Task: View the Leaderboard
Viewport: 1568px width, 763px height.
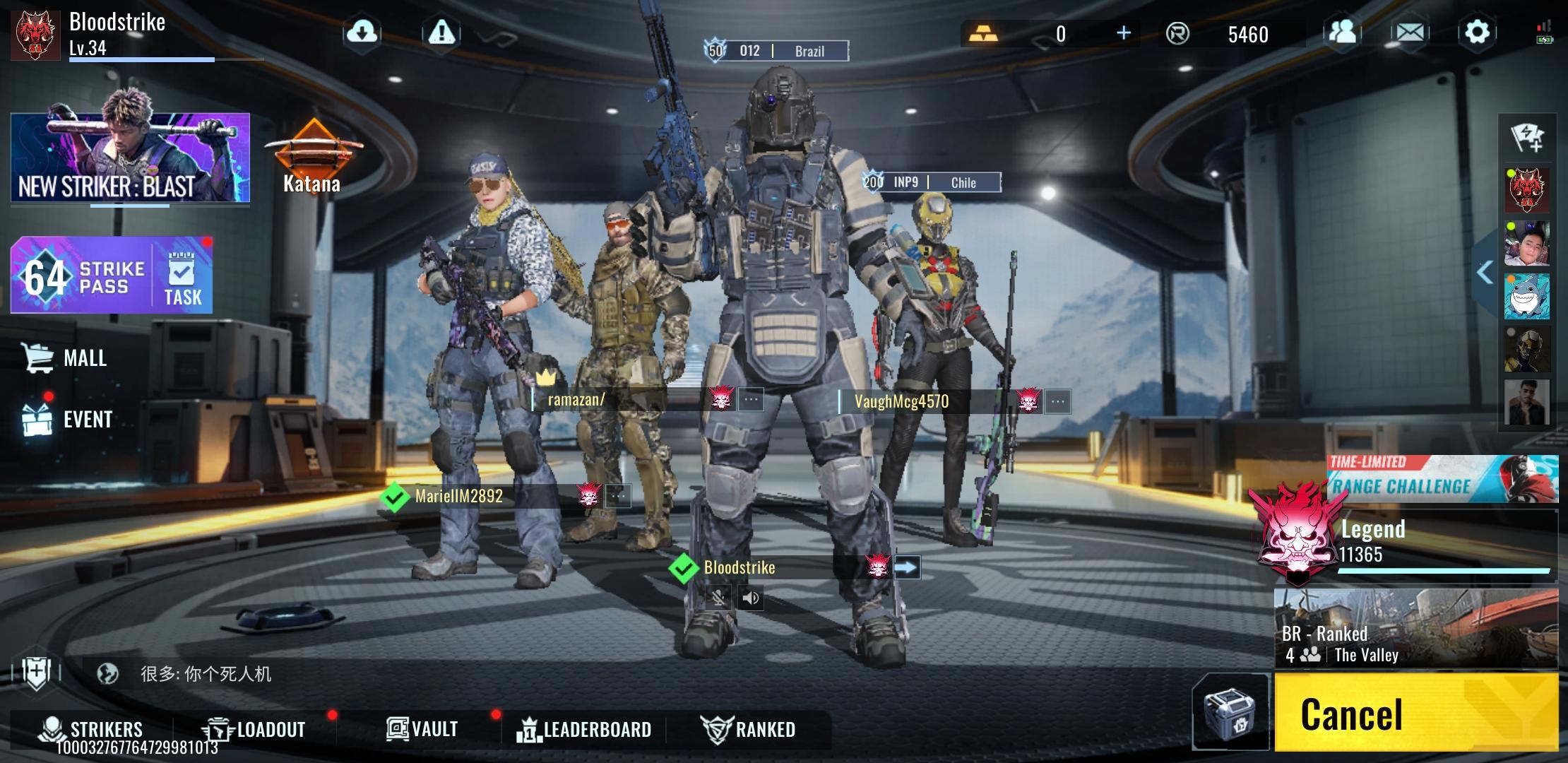Action: pyautogui.click(x=585, y=728)
